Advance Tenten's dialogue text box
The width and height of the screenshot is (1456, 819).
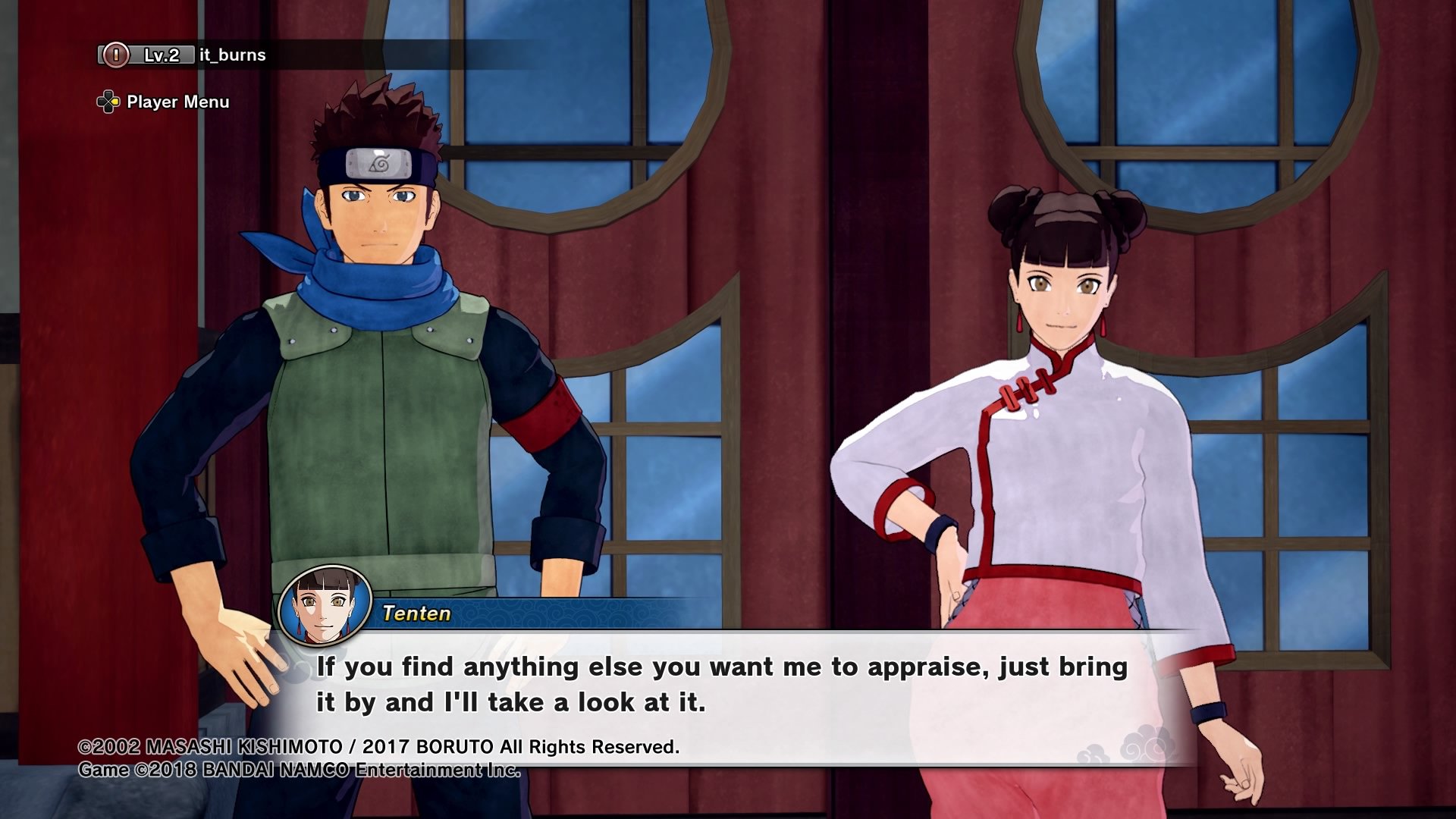[720, 685]
